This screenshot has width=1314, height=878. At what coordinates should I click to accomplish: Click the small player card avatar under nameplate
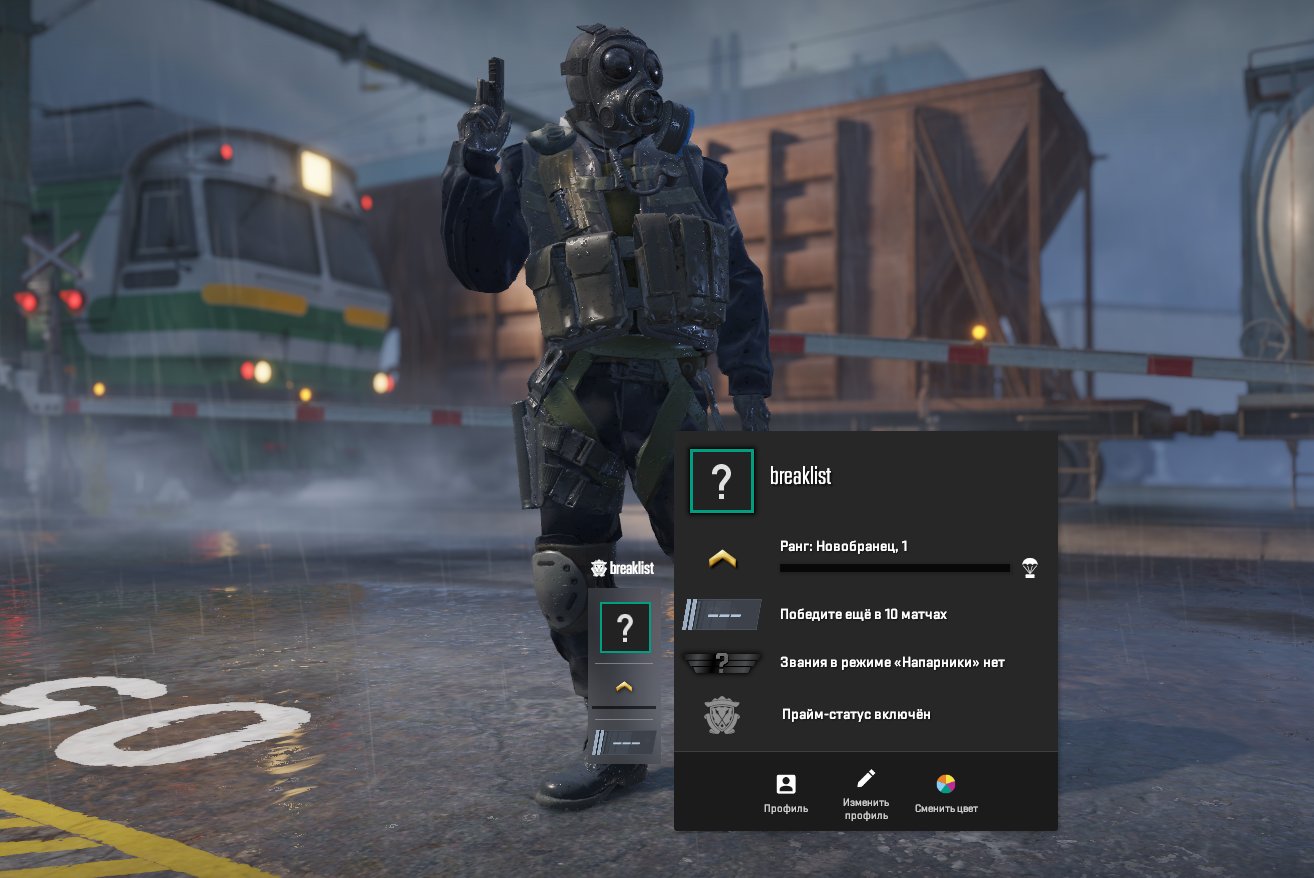click(625, 628)
